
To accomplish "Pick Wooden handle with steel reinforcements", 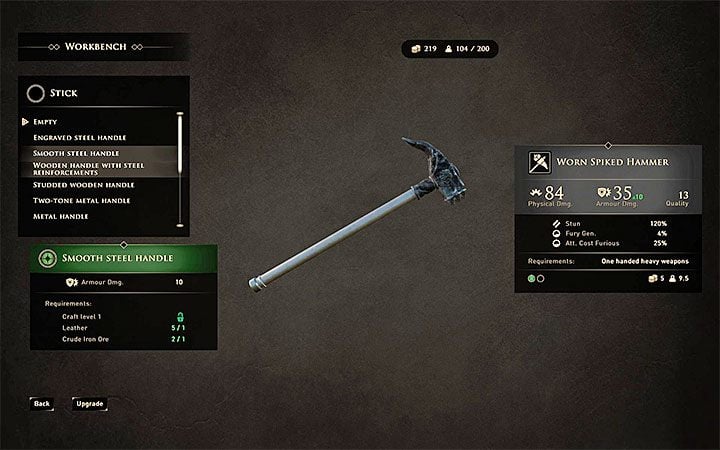I will (x=88, y=168).
